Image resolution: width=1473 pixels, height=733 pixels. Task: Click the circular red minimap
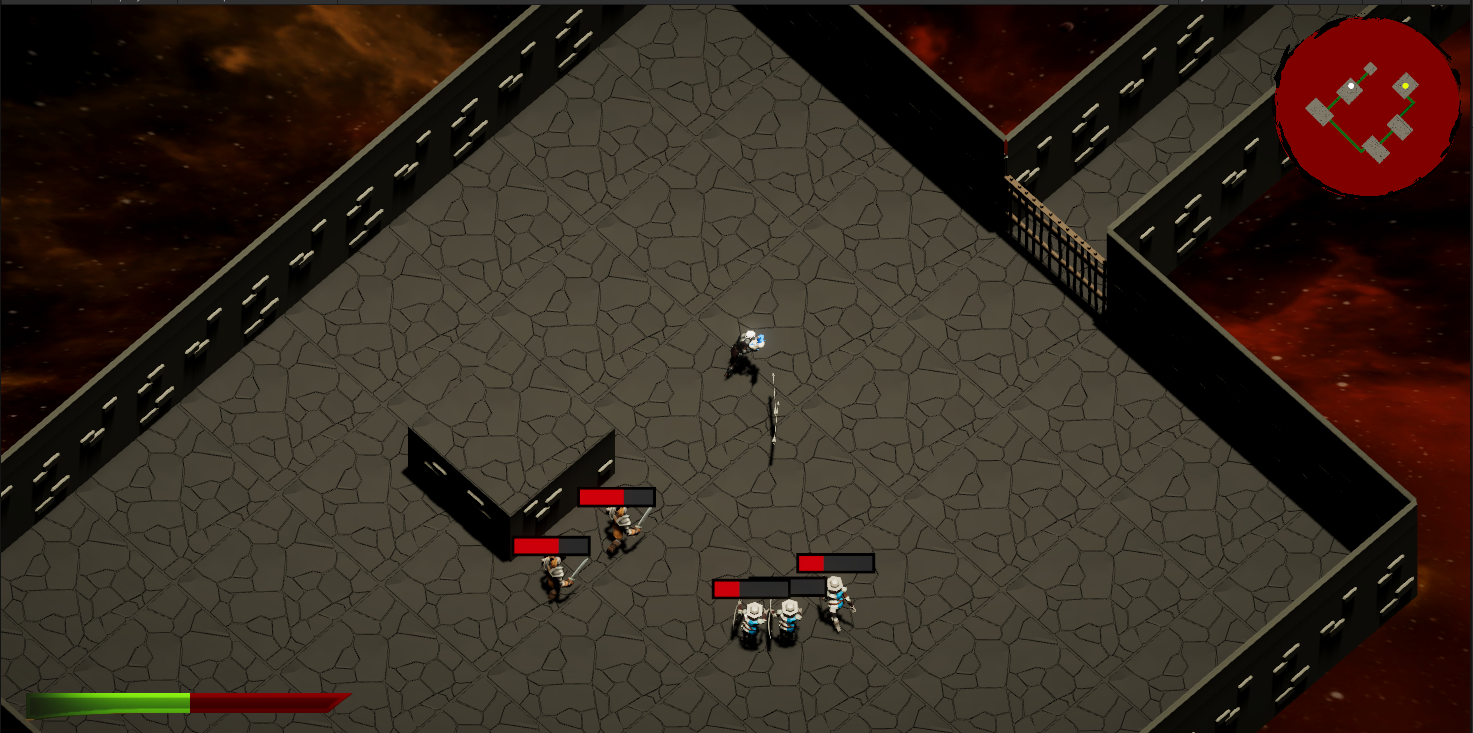coord(1366,105)
